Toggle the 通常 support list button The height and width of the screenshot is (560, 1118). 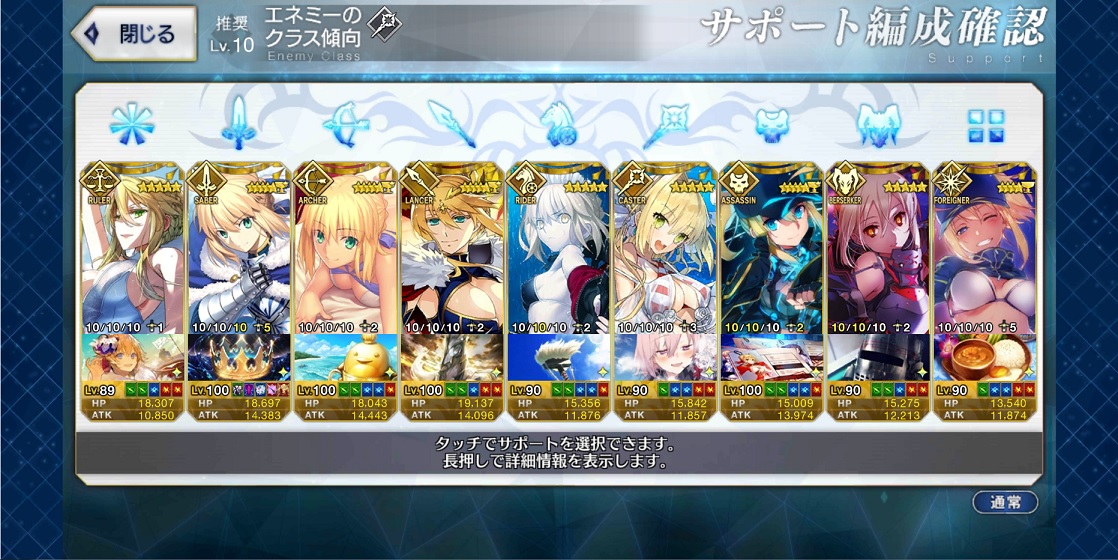(1004, 502)
